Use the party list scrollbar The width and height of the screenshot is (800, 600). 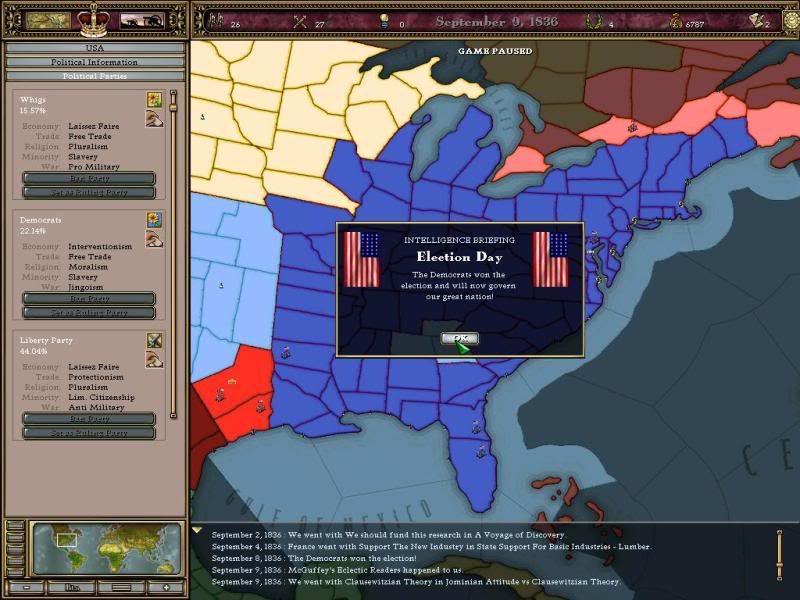173,250
